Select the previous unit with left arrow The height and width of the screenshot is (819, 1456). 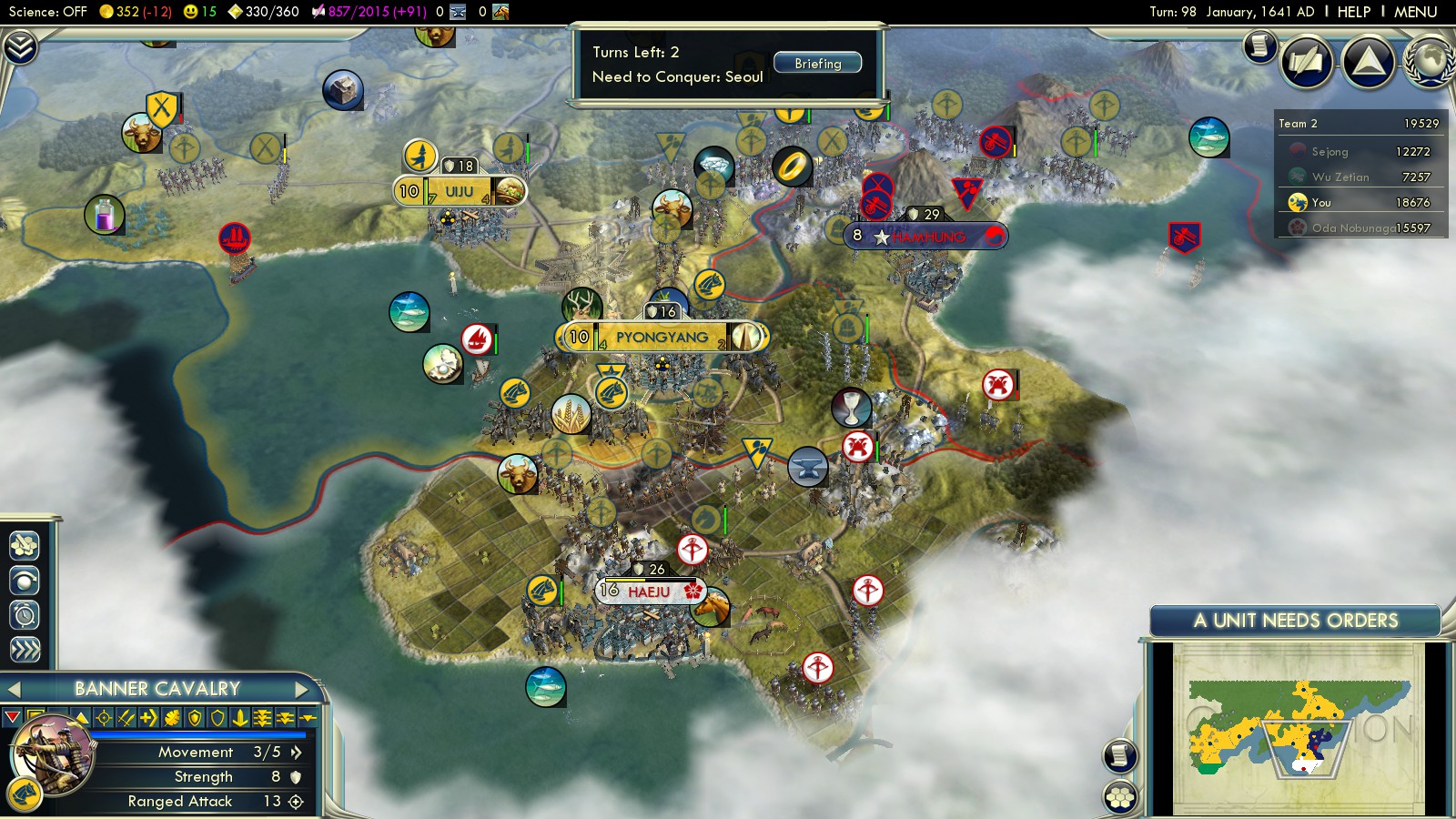(x=14, y=689)
